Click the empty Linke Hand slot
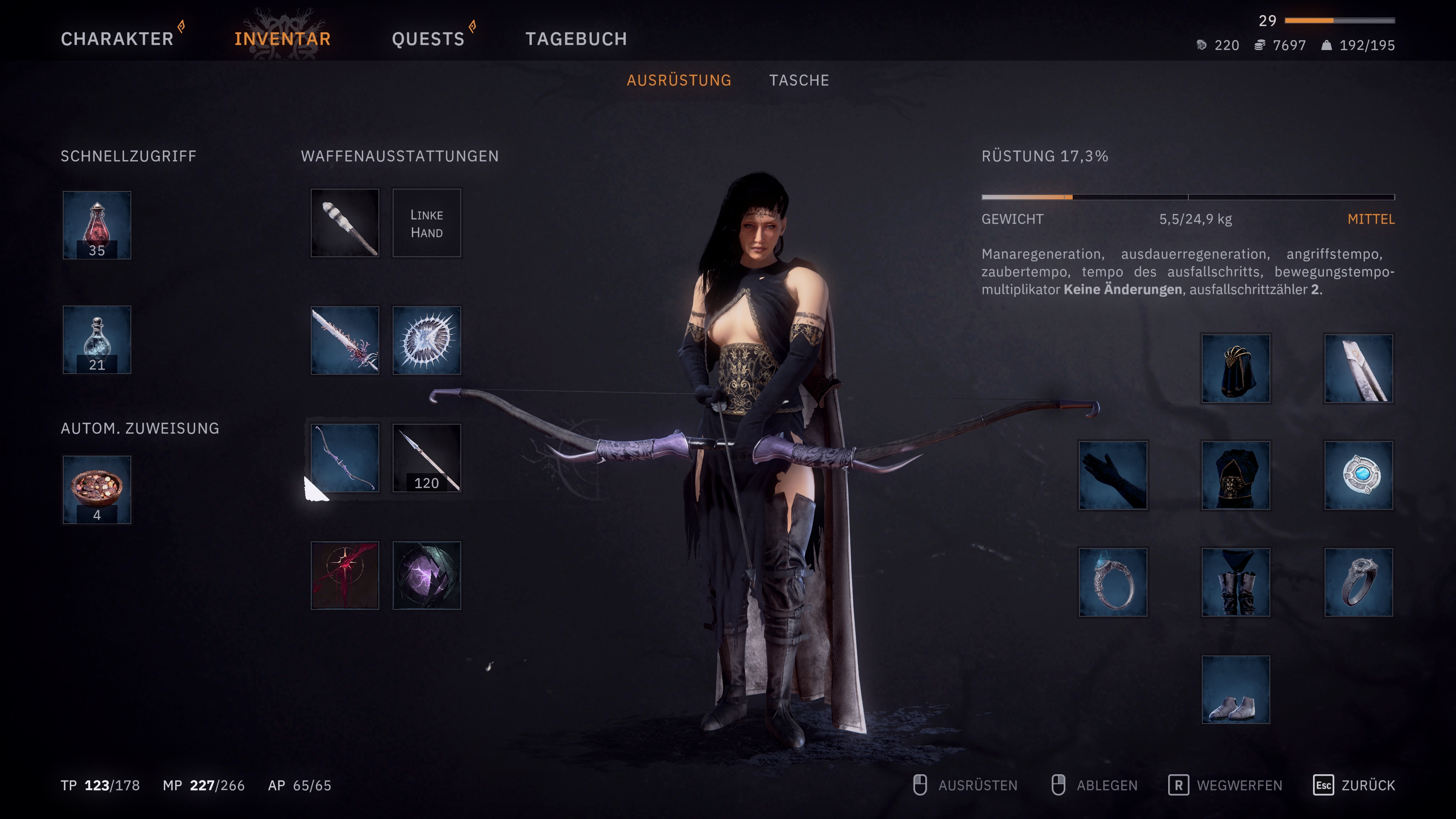Viewport: 1456px width, 819px height. tap(427, 223)
